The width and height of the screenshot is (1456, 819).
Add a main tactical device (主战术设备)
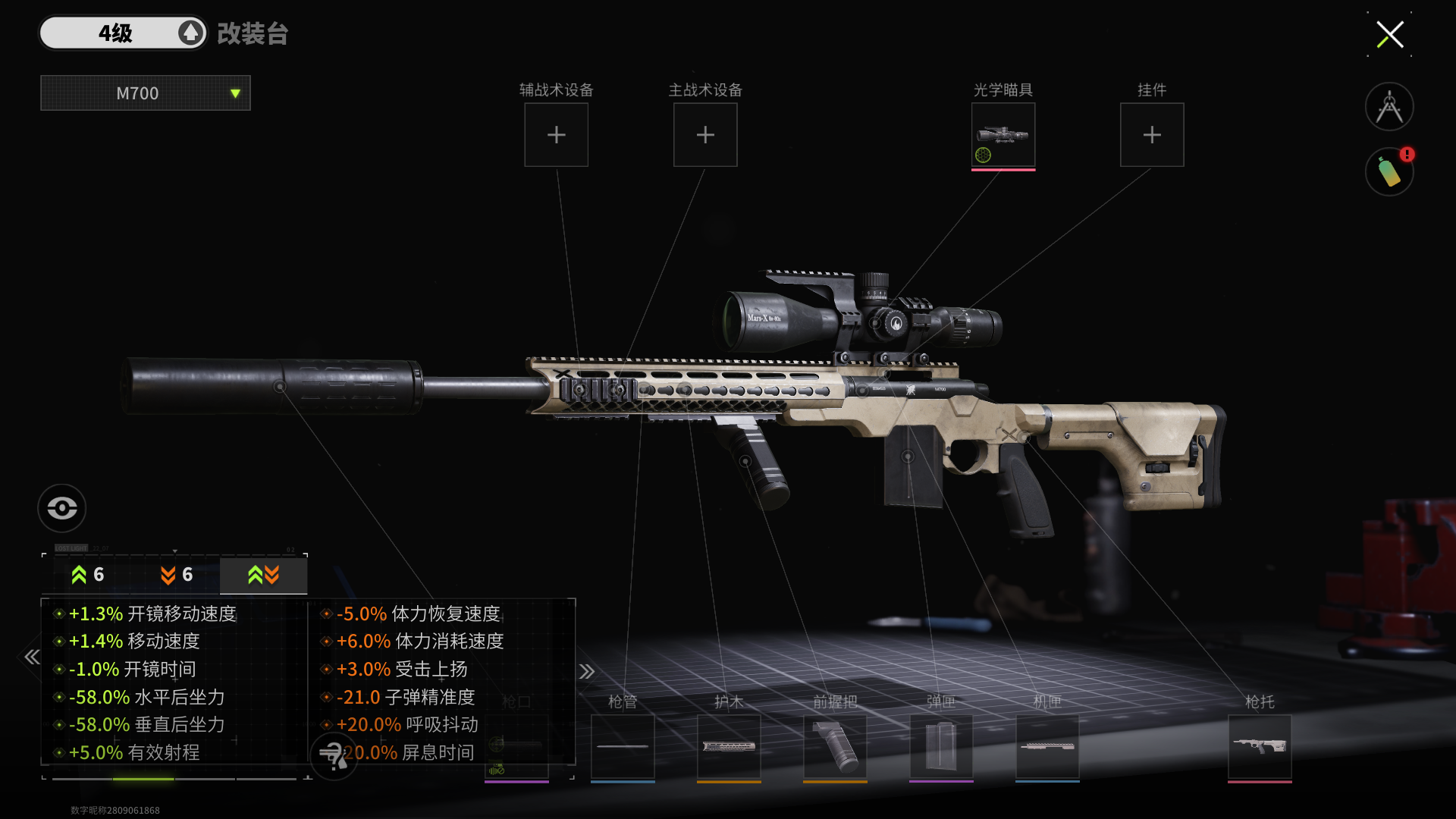(x=705, y=135)
